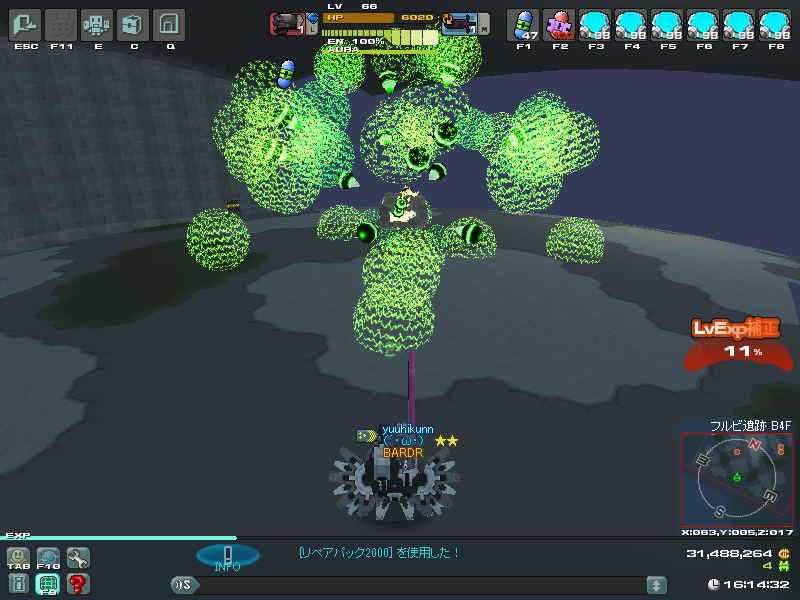
Task: Open the cube inventory icon labeled C
Action: (133, 24)
